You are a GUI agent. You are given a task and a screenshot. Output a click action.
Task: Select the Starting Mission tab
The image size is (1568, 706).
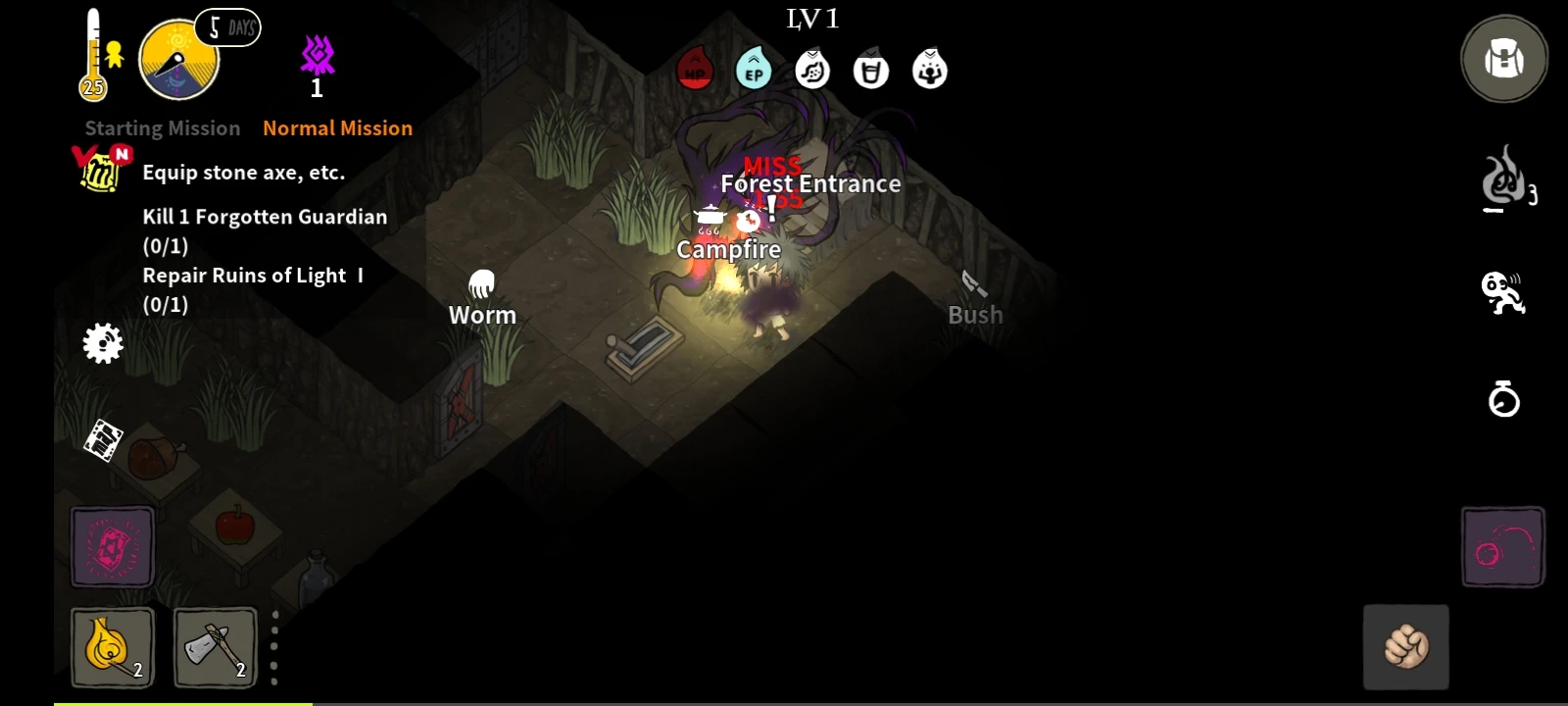(161, 127)
